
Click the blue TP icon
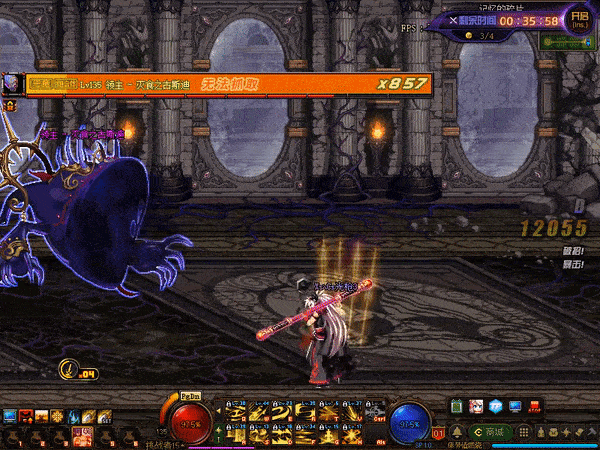click(495, 407)
